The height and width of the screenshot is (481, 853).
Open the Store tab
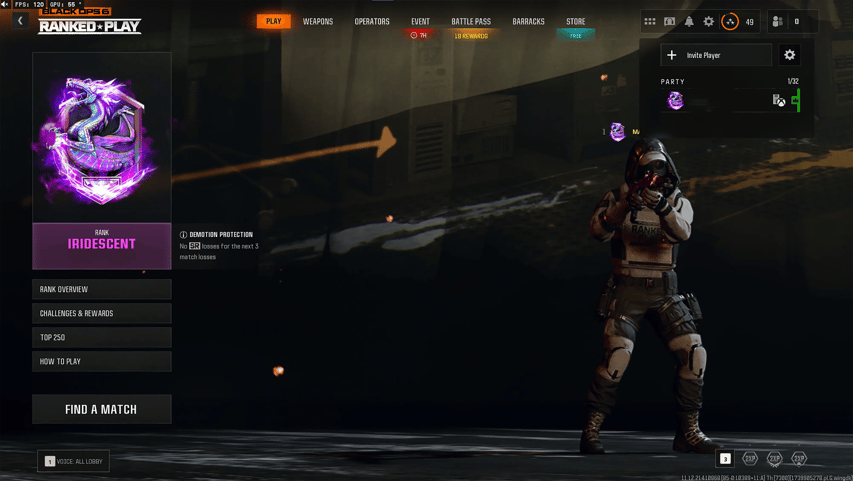(576, 21)
